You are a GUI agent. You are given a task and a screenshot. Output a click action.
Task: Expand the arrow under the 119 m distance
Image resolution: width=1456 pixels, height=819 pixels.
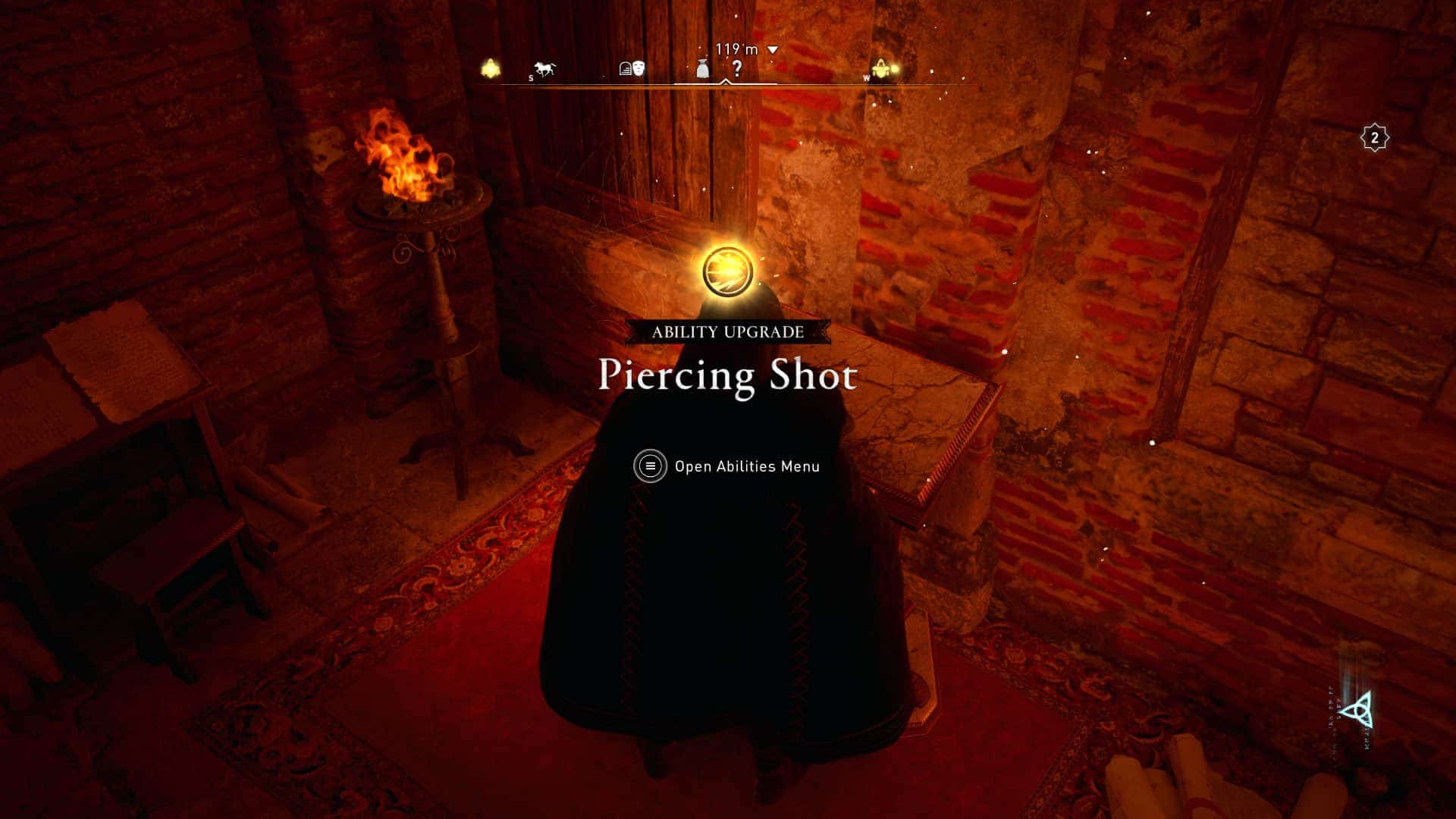coord(772,49)
